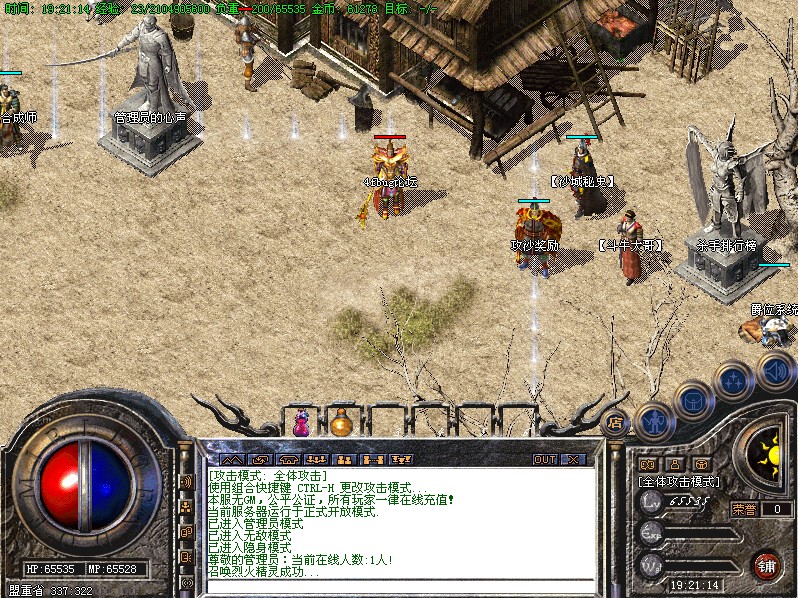Open the bag inventory box button
Image resolution: width=798 pixels, height=598 pixels.
(x=694, y=401)
